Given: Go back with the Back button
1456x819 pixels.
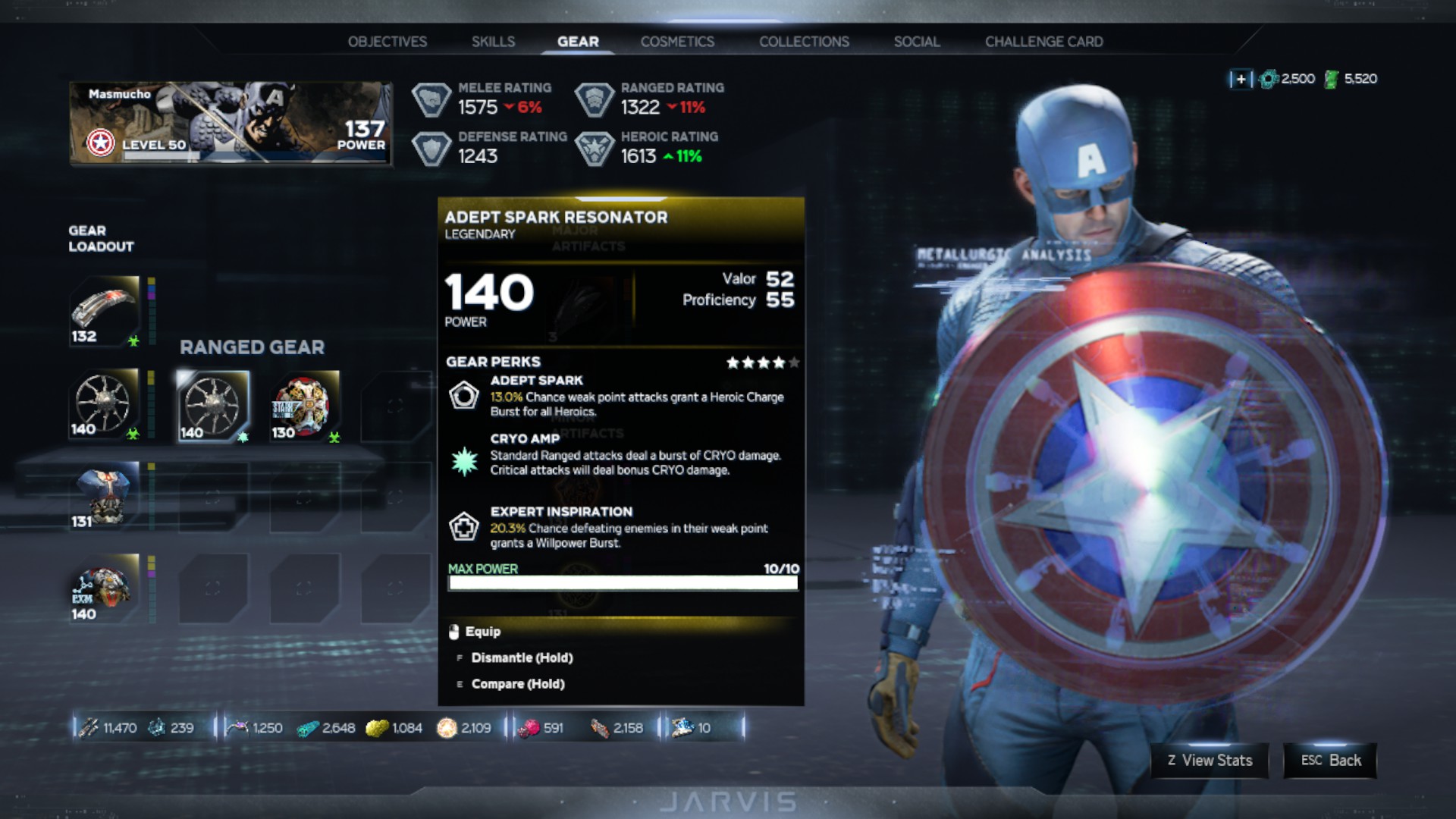Looking at the screenshot, I should [x=1330, y=761].
